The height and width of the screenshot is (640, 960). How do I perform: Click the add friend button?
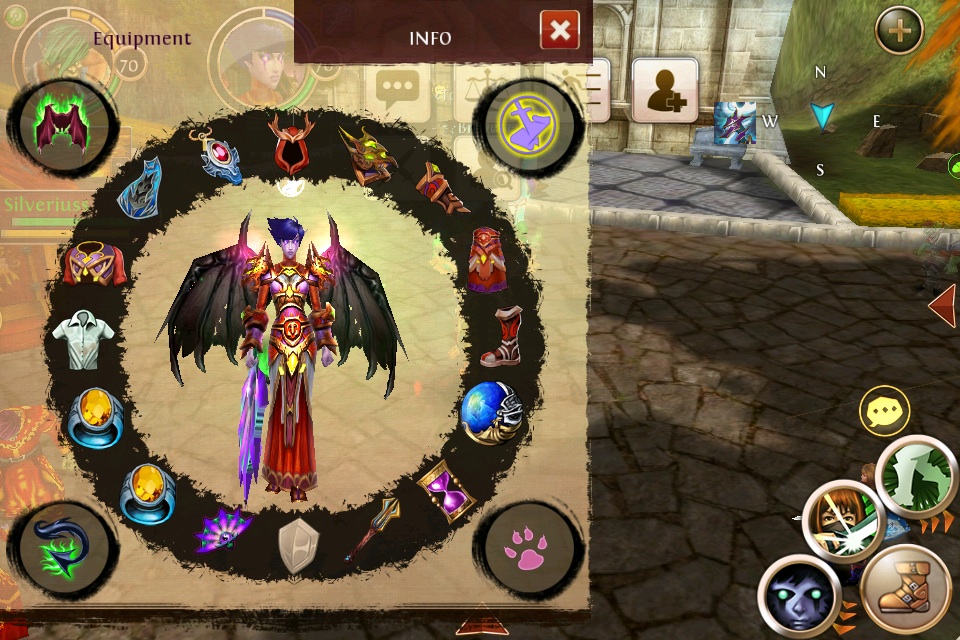(664, 90)
